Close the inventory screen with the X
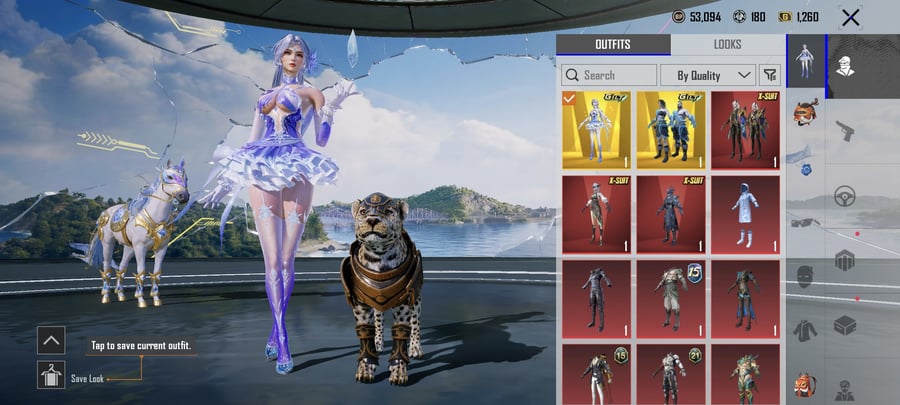900x405 pixels. click(x=850, y=17)
